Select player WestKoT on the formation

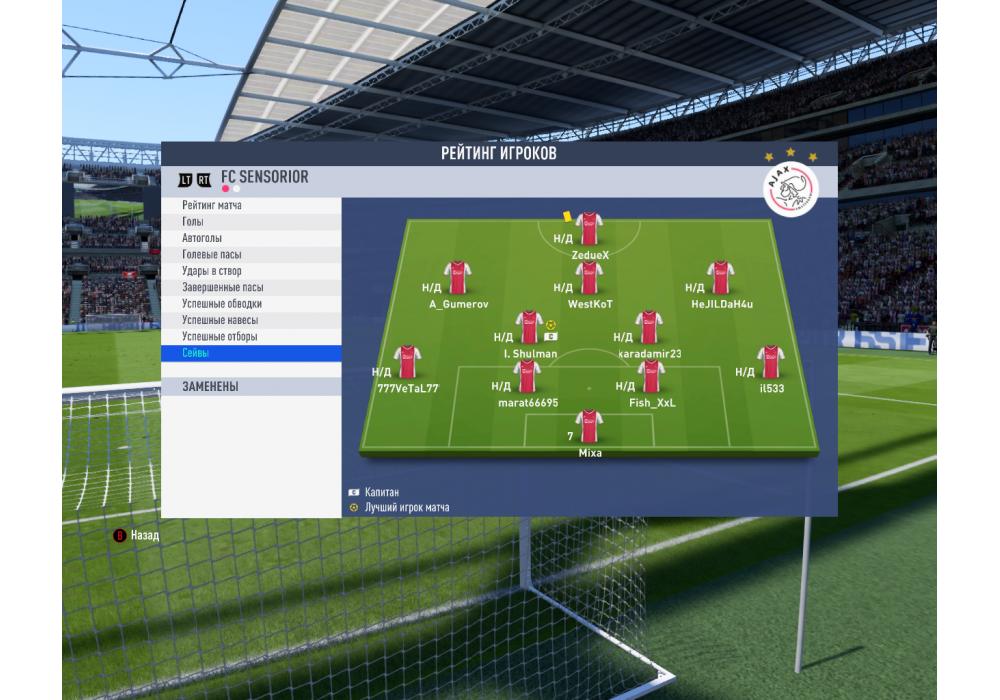[590, 278]
